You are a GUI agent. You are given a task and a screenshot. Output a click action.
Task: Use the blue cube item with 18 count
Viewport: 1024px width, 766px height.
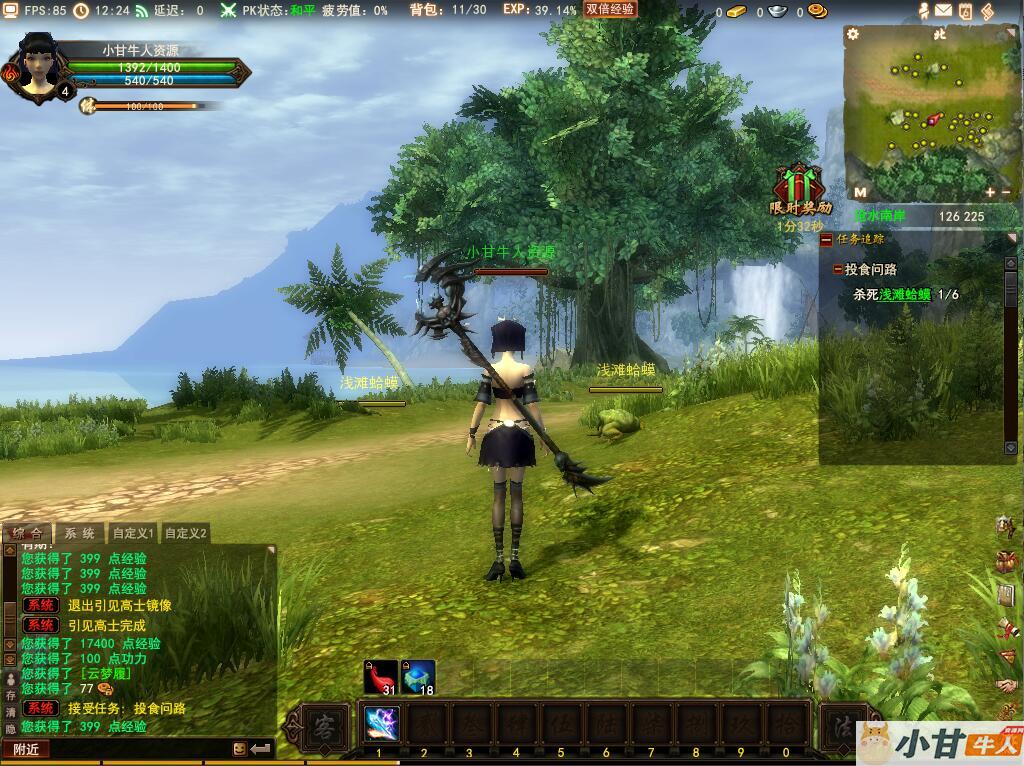tap(418, 677)
